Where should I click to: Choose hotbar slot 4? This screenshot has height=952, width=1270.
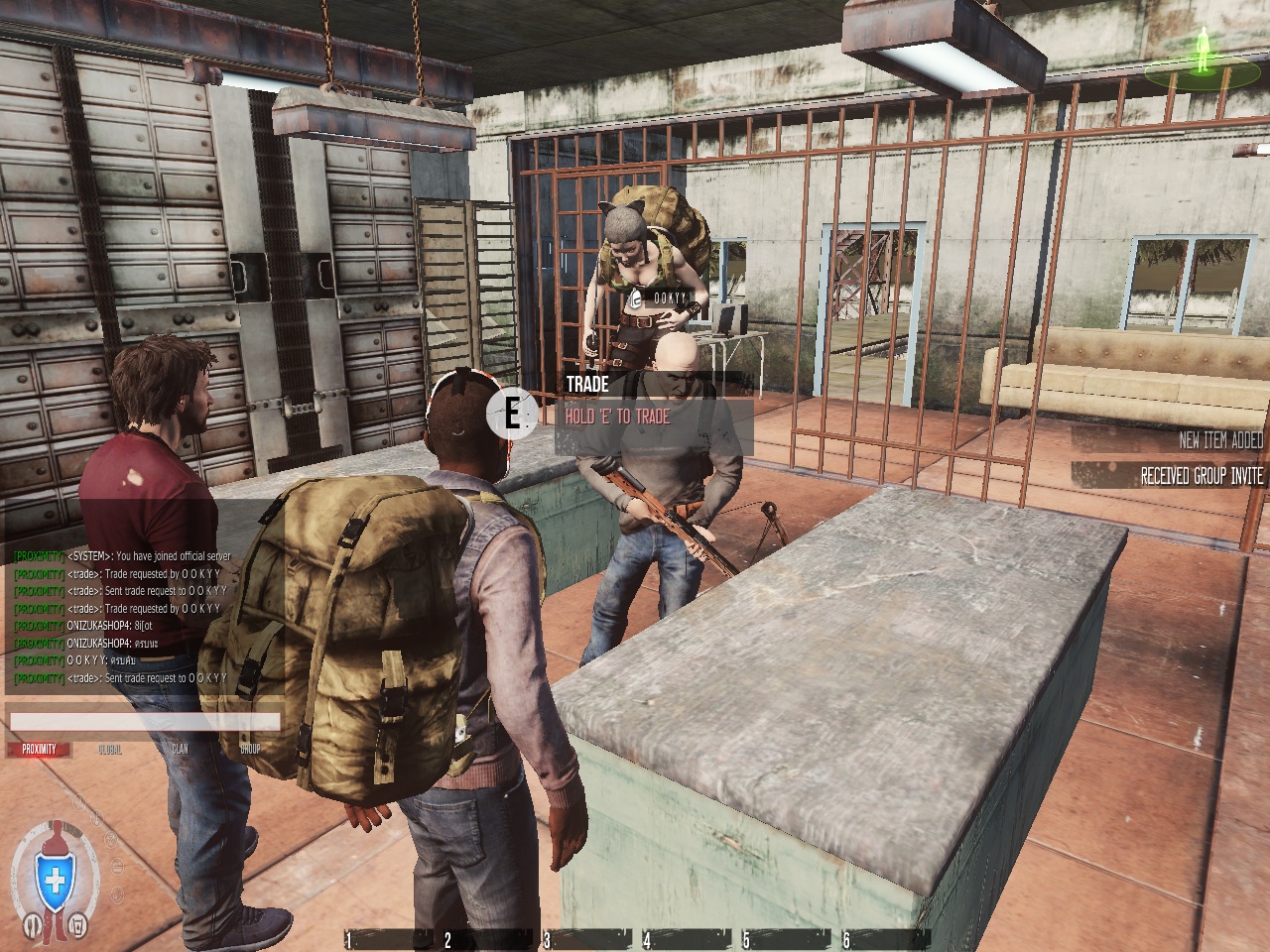(687, 940)
